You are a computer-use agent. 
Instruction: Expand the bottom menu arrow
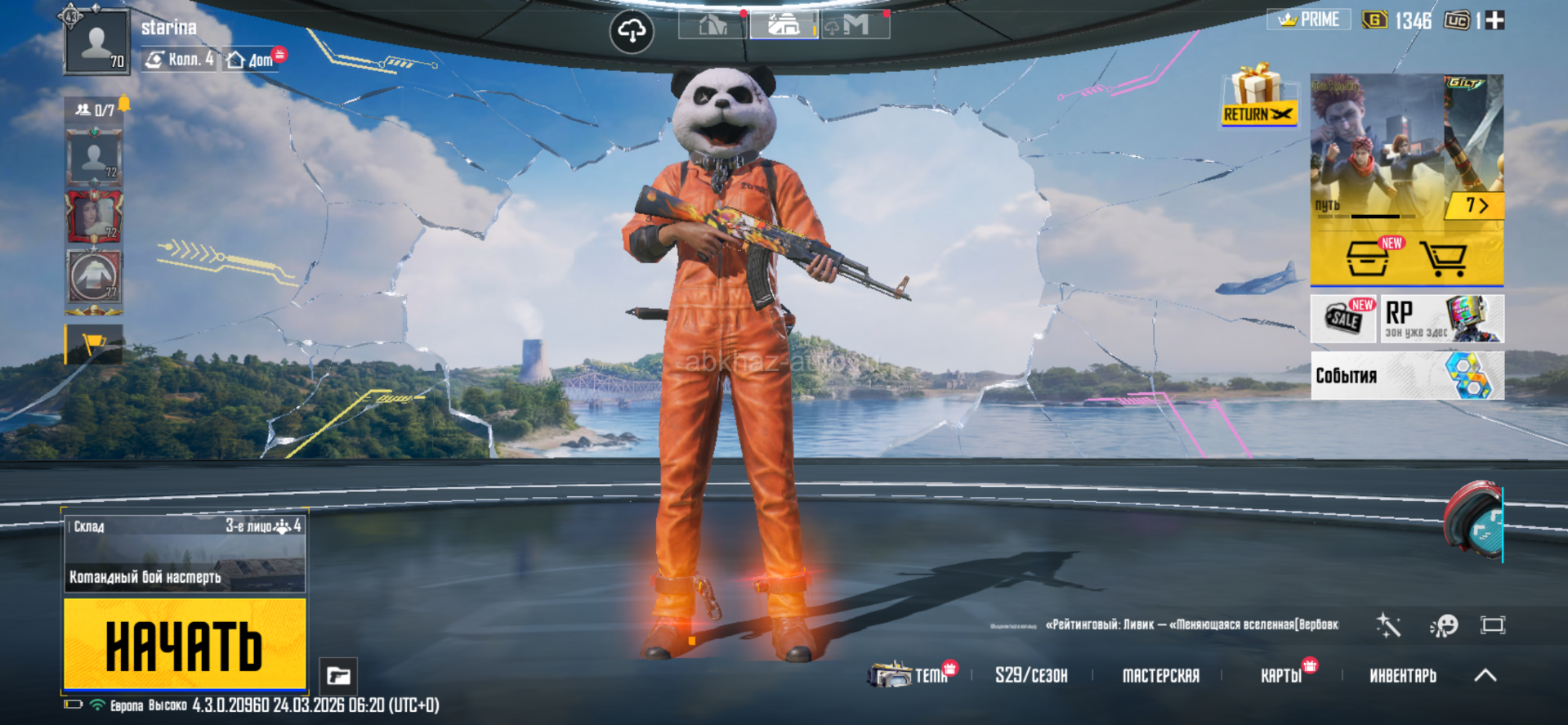(x=1485, y=675)
